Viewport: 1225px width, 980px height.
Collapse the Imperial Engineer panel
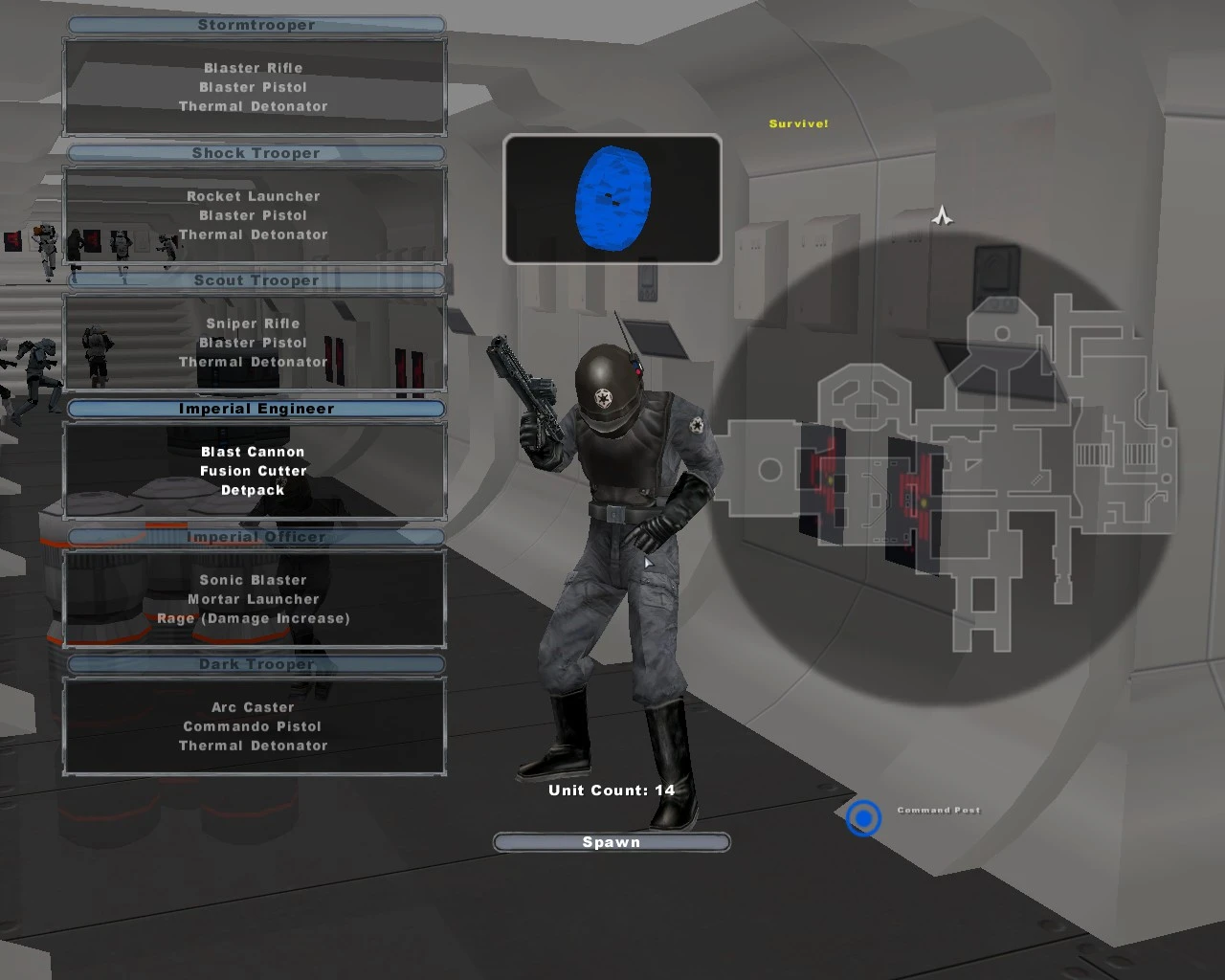255,409
